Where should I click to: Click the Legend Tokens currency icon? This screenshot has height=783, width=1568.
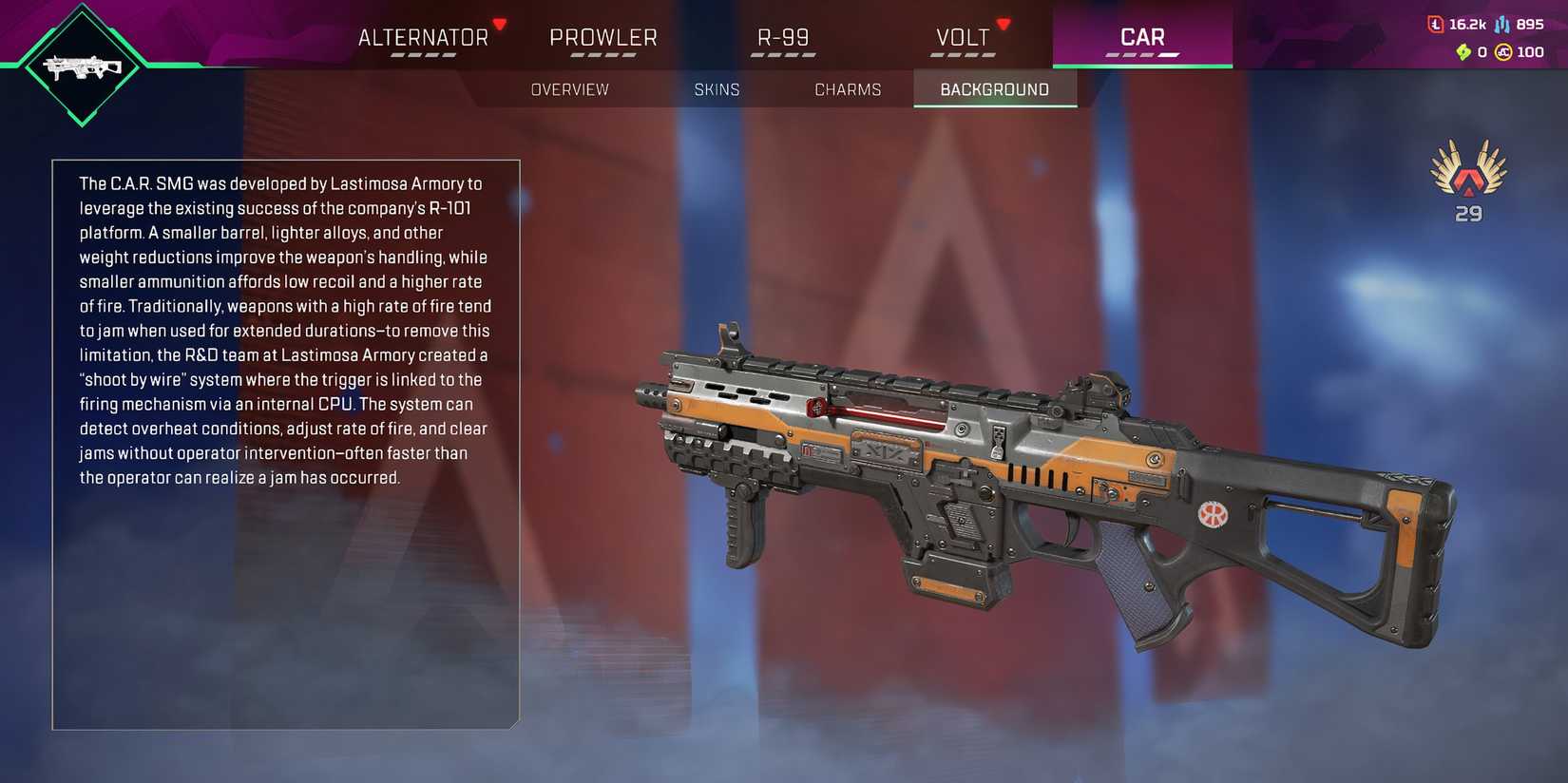1435,24
